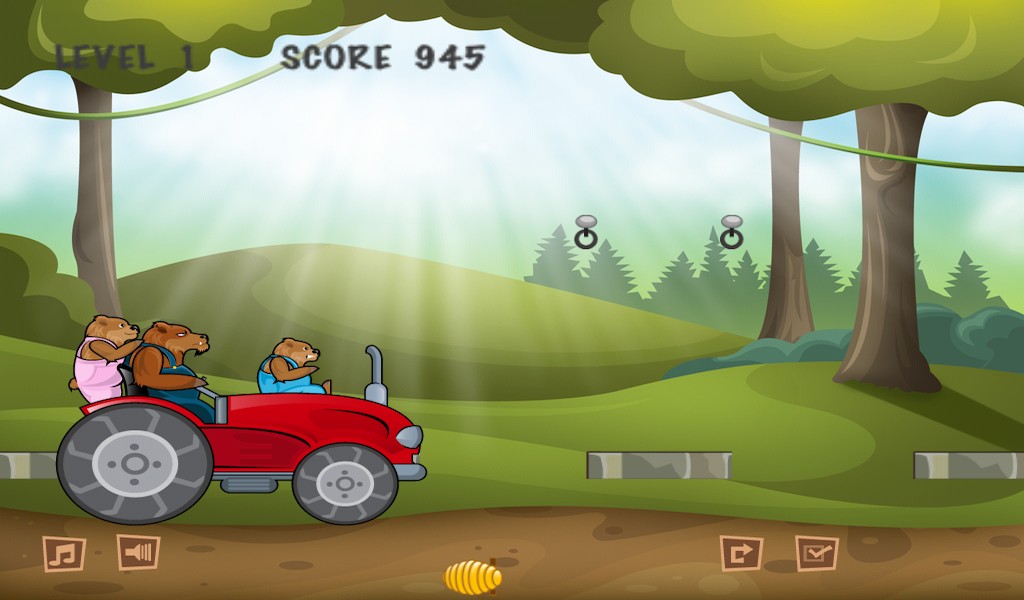Toggle the speaker sound effects button

(138, 552)
